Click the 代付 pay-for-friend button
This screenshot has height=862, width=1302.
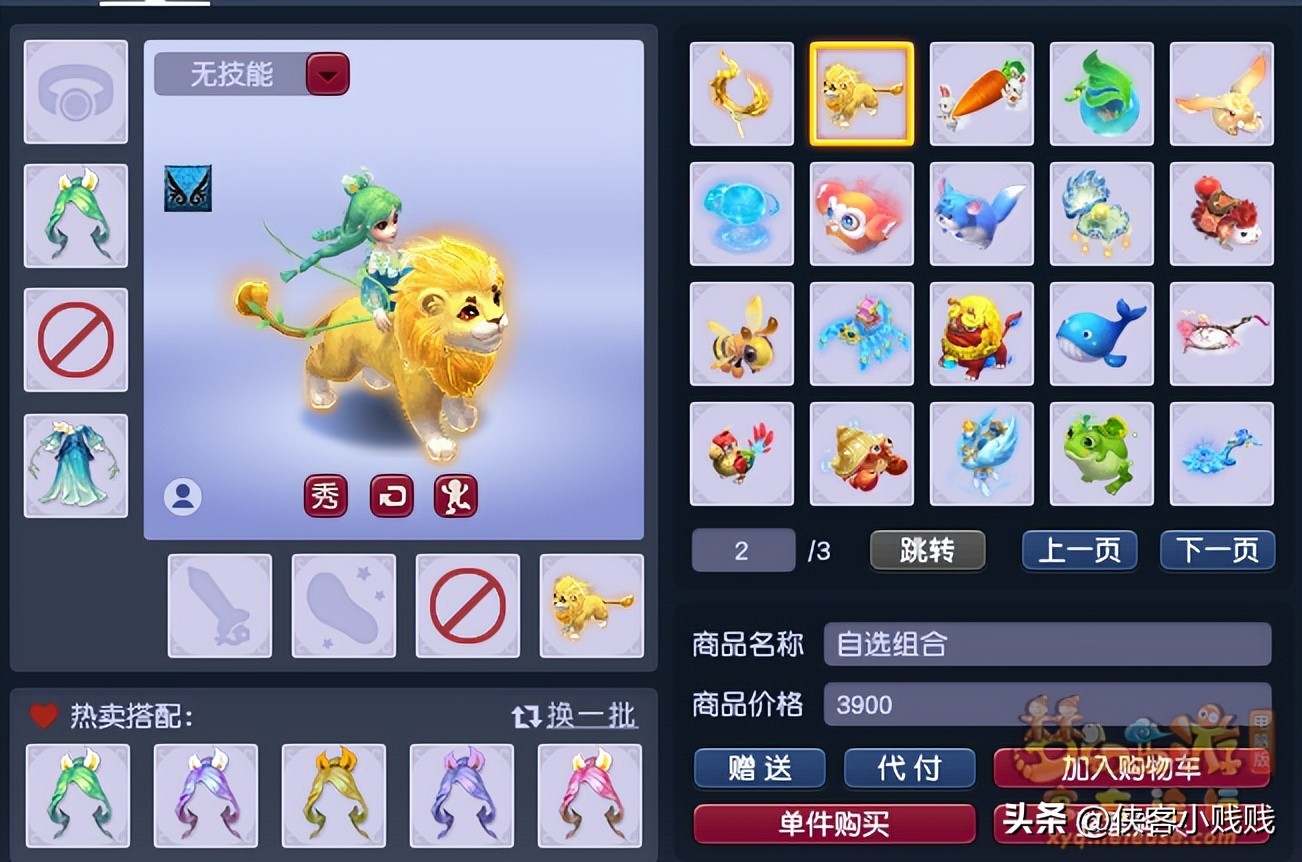point(909,769)
